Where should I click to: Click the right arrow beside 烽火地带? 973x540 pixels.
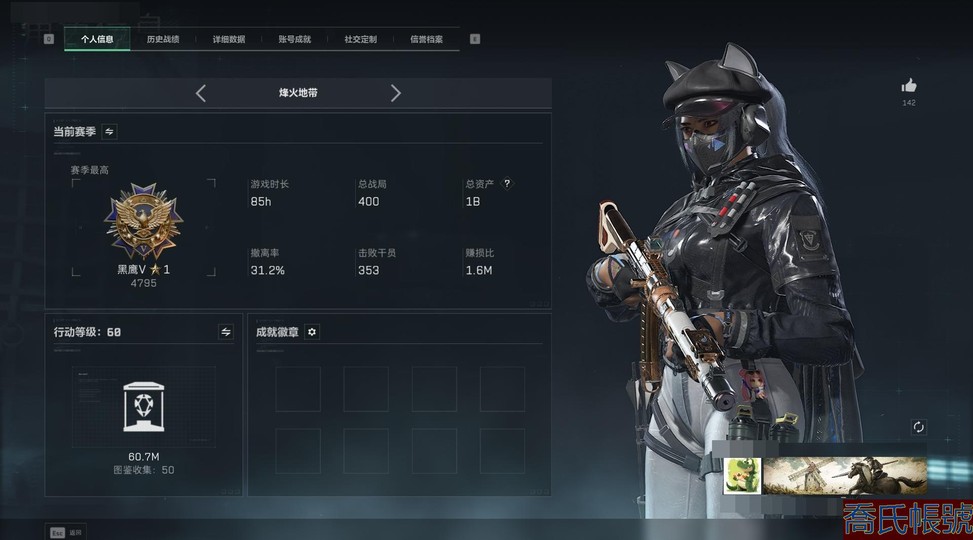[396, 93]
